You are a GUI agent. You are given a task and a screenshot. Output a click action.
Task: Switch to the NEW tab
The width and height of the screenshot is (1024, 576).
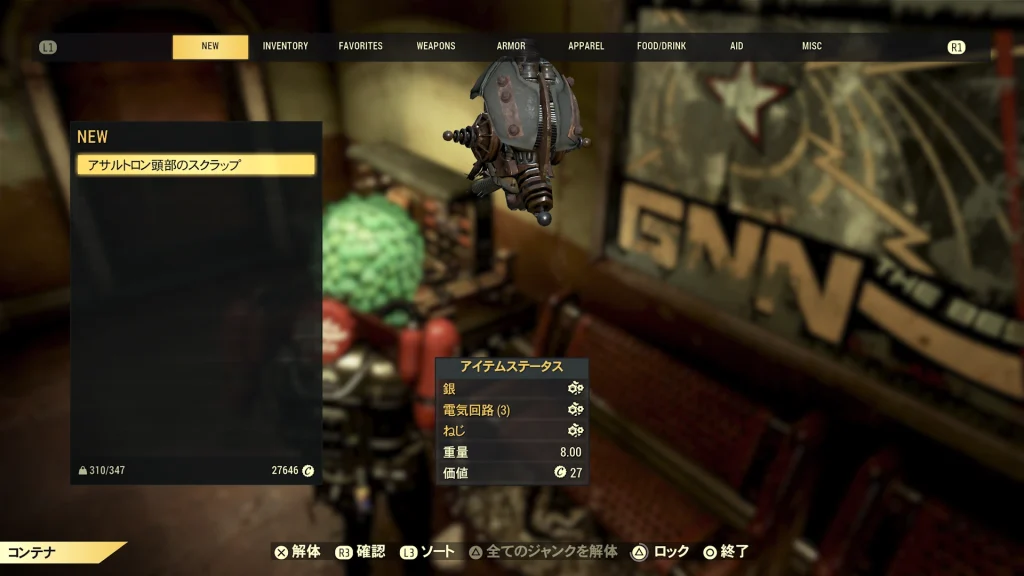point(210,46)
